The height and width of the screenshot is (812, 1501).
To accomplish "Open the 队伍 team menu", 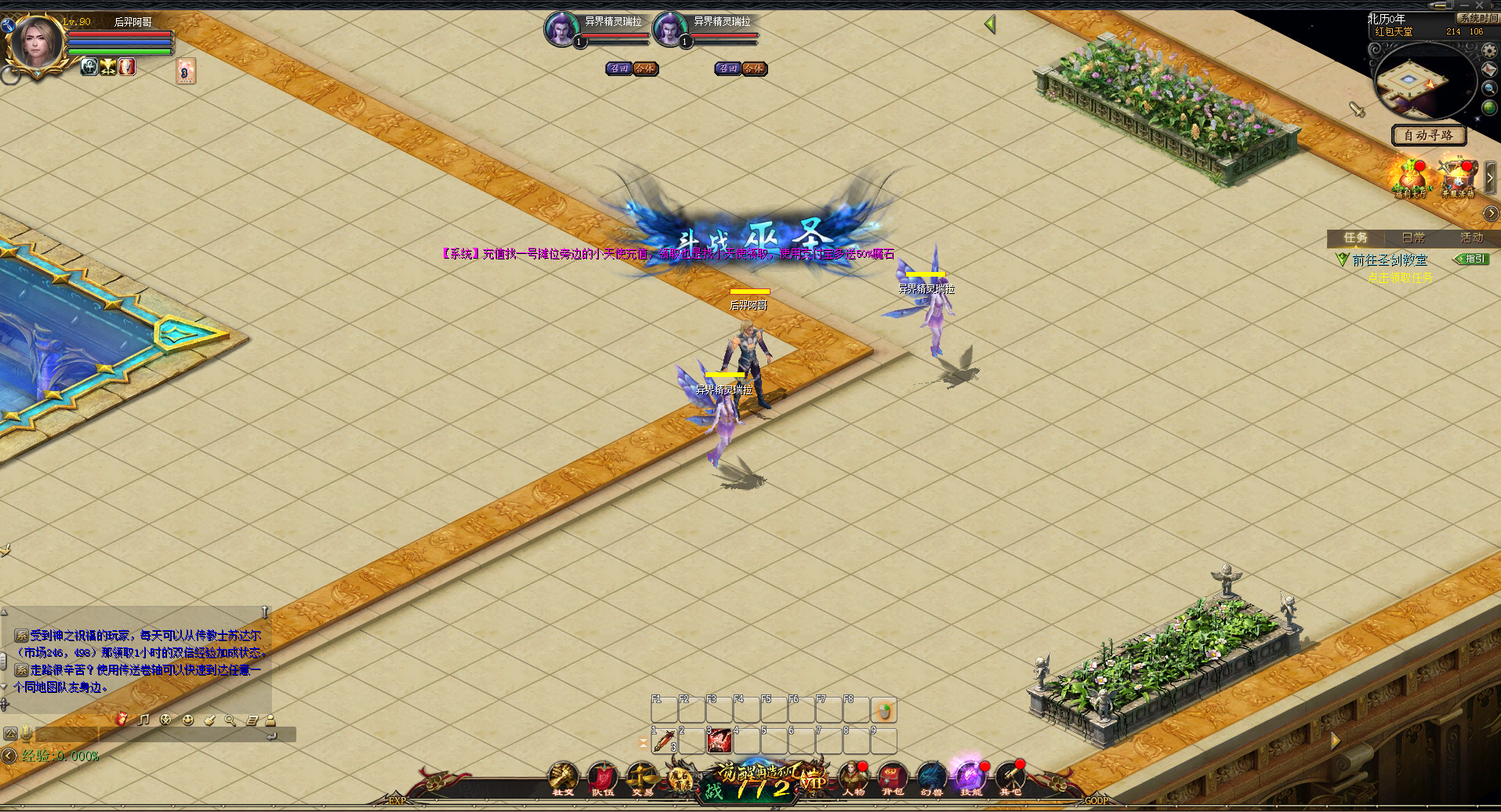I will click(602, 777).
